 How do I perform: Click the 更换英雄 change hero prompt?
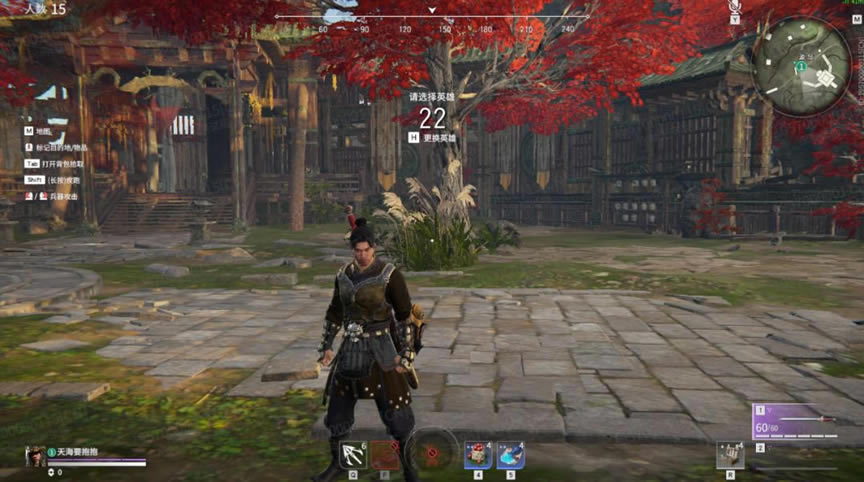432,138
